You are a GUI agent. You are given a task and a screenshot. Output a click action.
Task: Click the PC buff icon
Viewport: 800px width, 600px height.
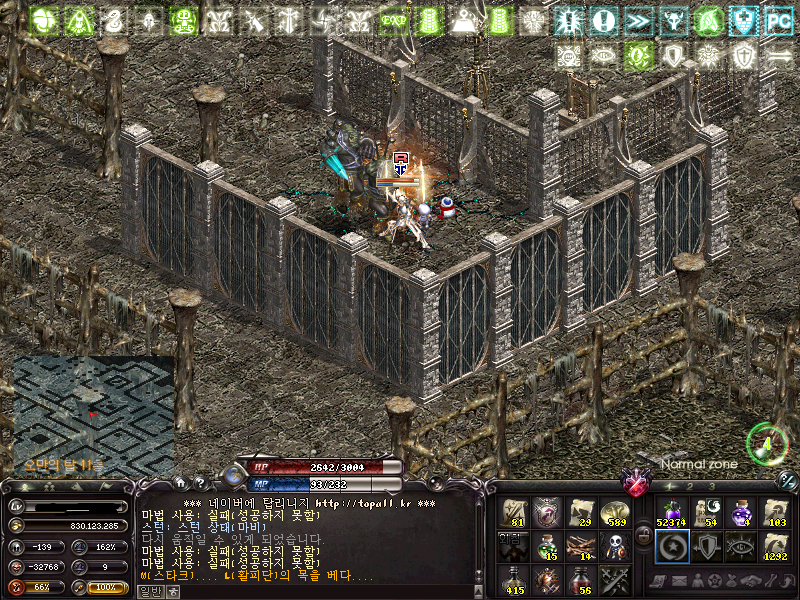pos(778,20)
